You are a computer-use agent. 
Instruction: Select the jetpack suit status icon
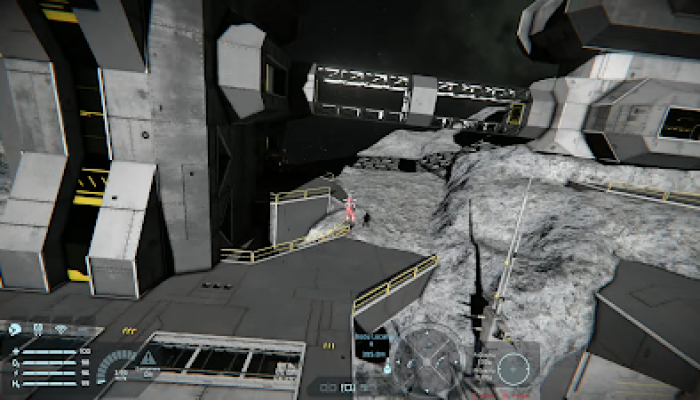point(15,329)
